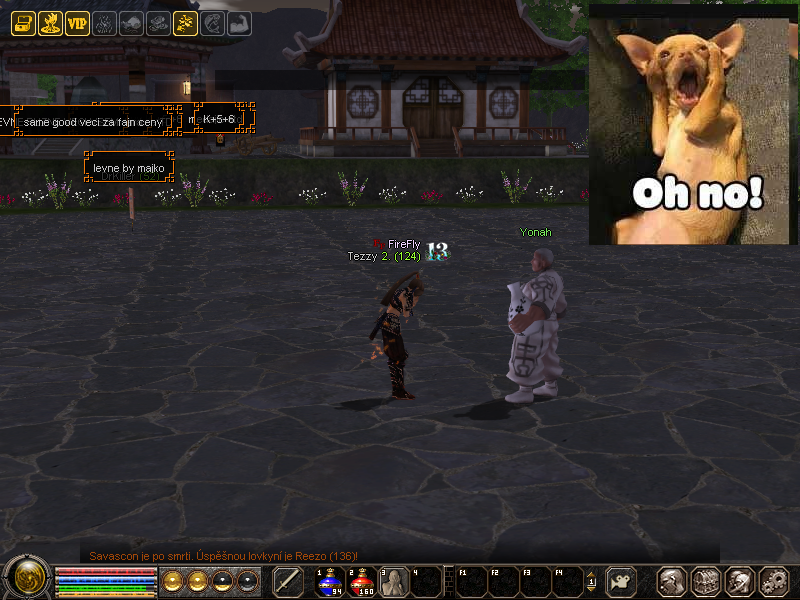Select the gold VIP icon
Screen dimensions: 800x600
point(77,23)
